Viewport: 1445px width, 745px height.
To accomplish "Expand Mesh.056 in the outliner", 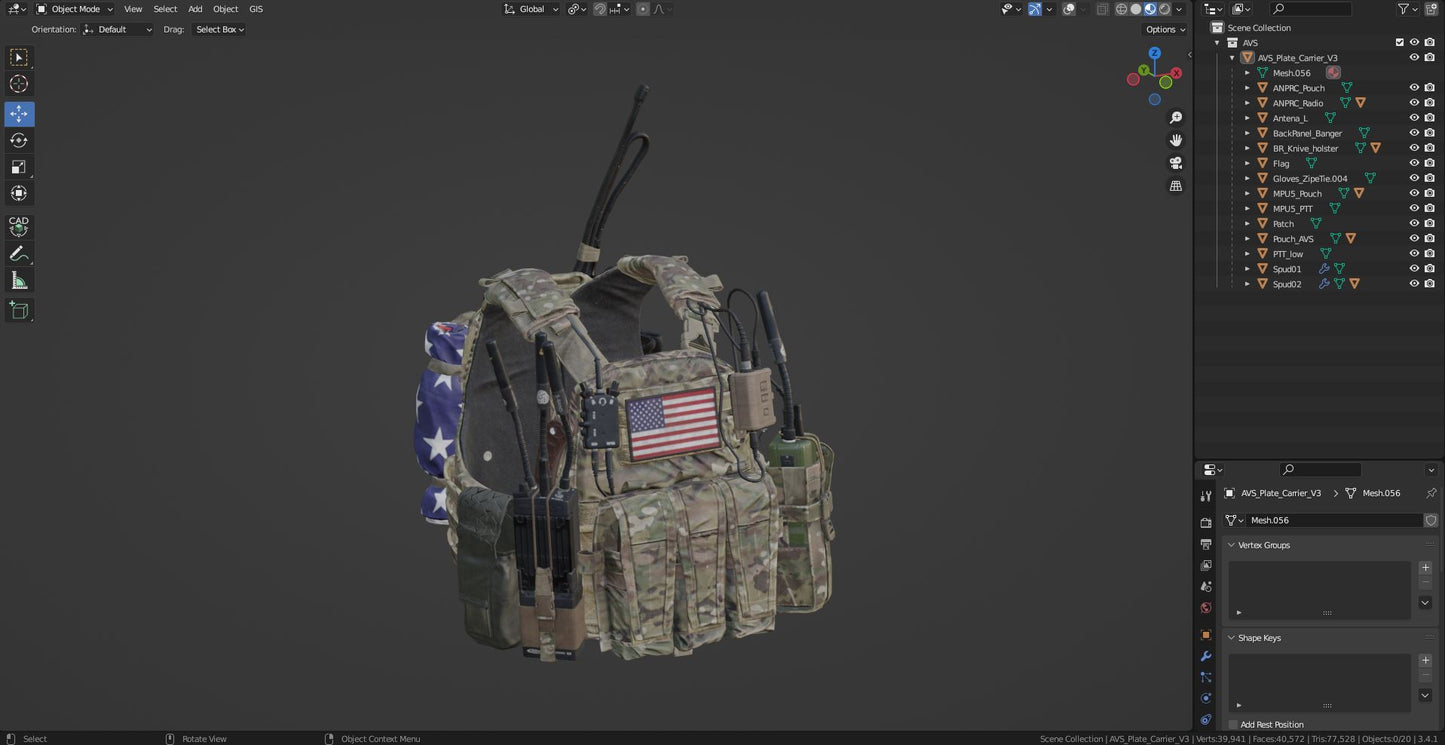I will pyautogui.click(x=1248, y=72).
